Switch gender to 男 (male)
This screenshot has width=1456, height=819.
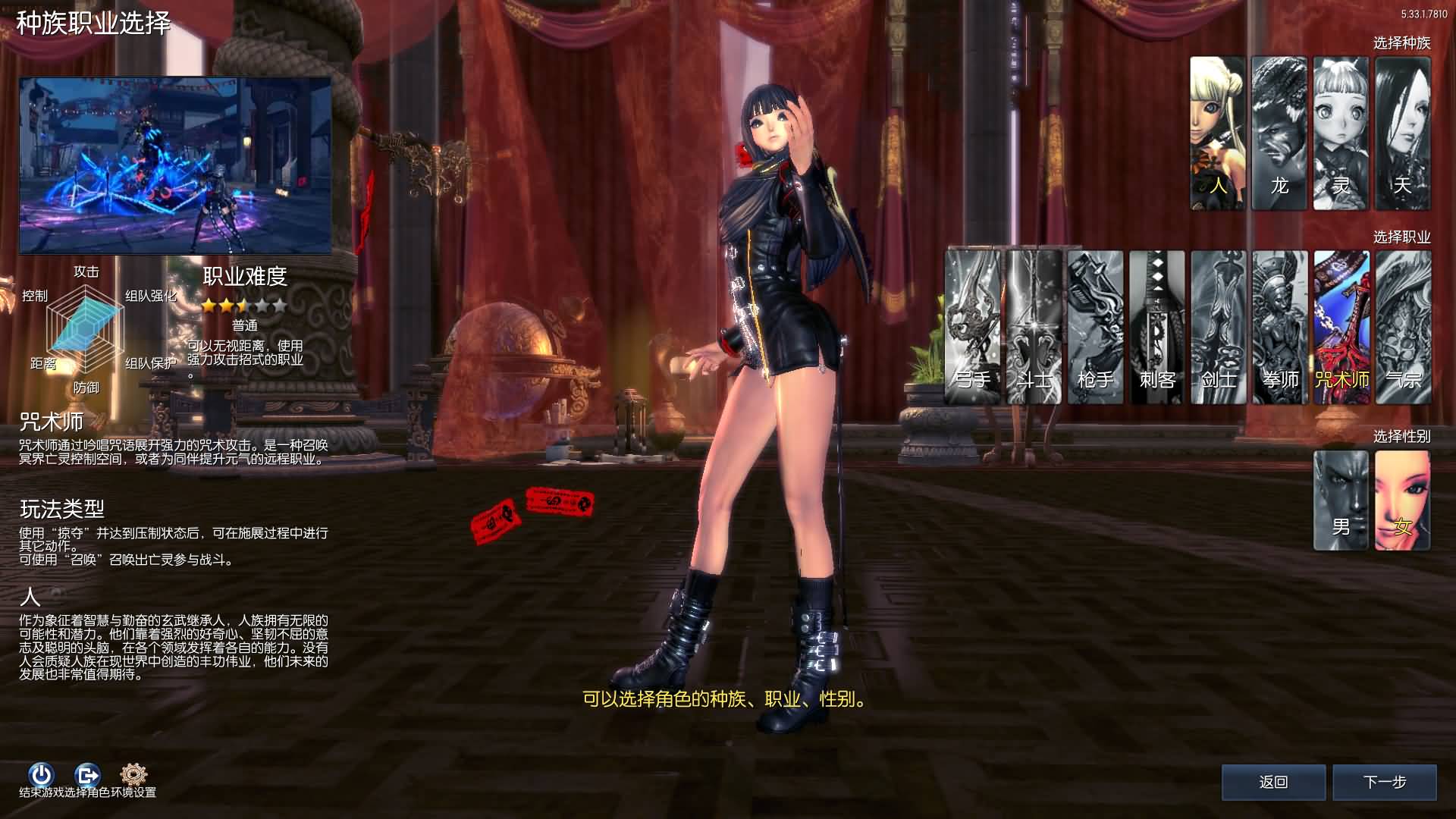1341,500
